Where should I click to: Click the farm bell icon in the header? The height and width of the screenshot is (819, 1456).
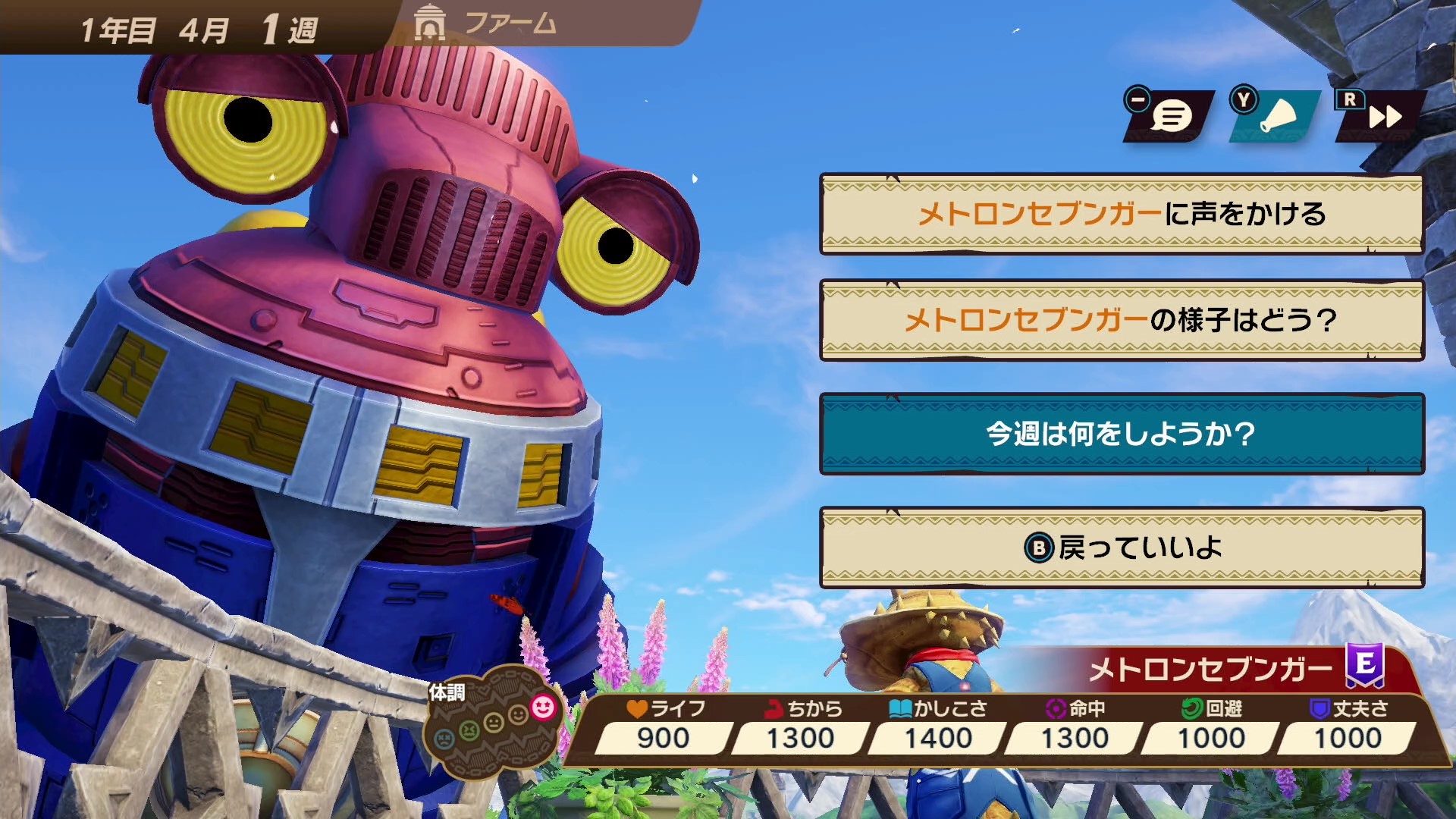coord(431,24)
